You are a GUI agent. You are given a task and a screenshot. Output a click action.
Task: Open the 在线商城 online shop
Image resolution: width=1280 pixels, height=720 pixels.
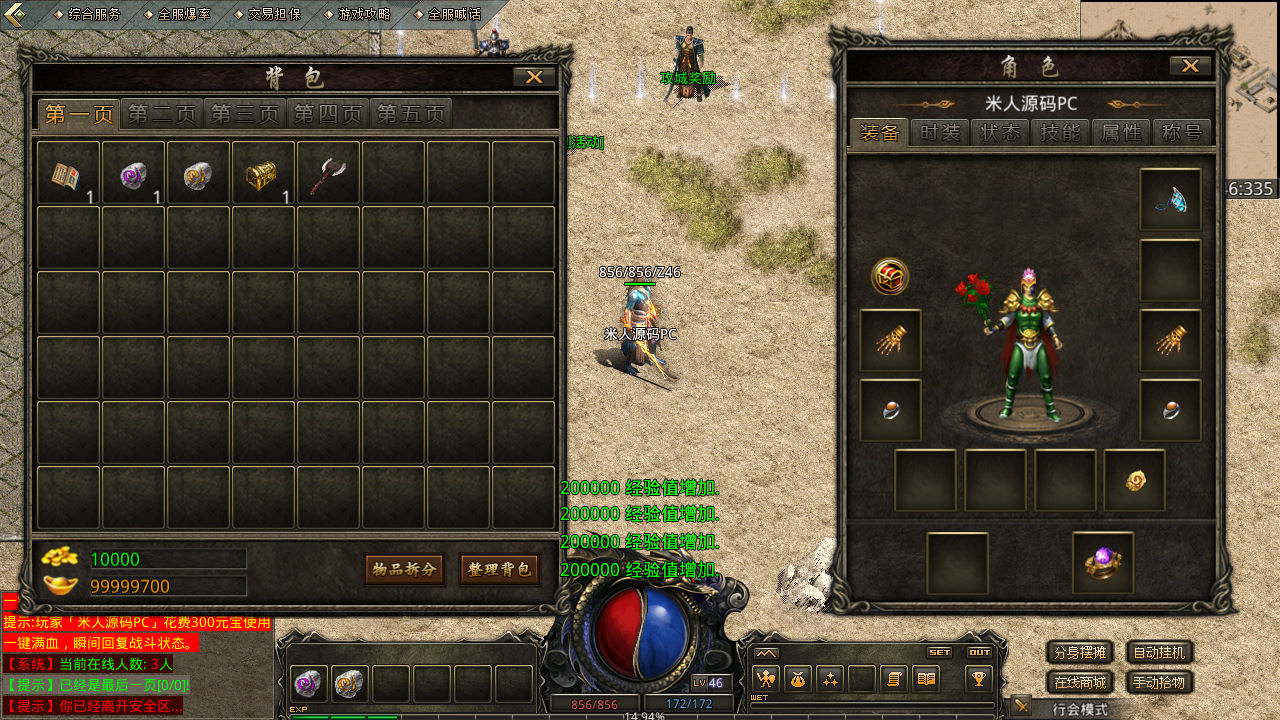[1080, 683]
